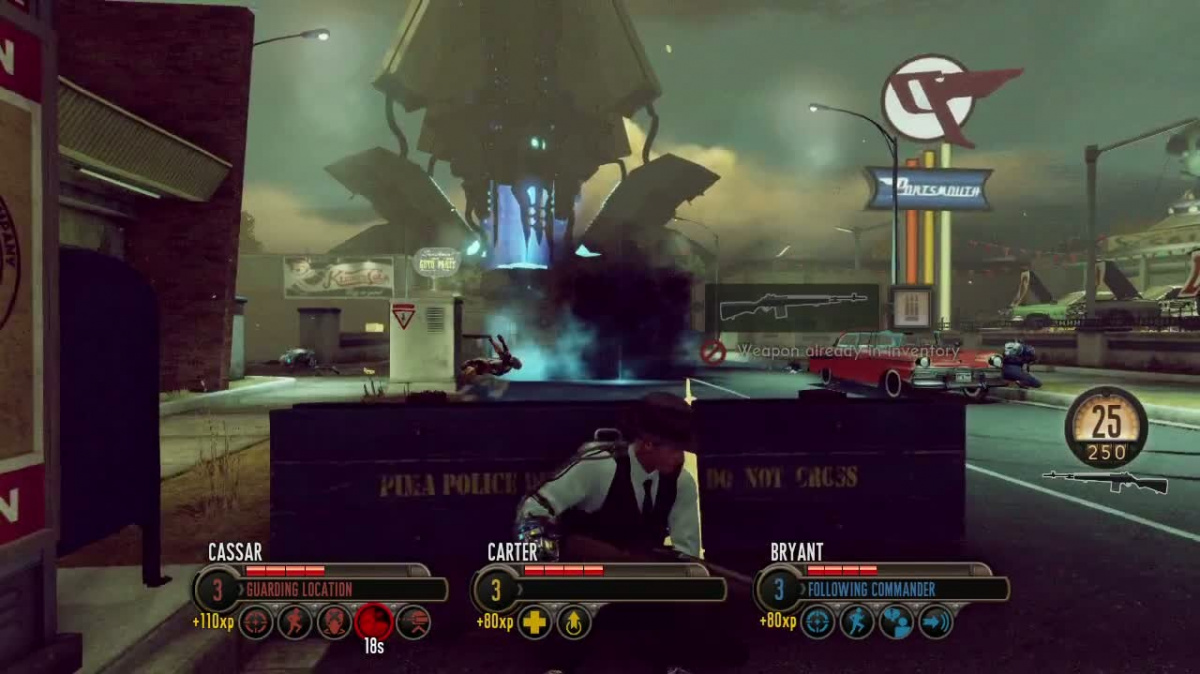
Task: Select Carter's squad status bar
Action: [x=620, y=589]
